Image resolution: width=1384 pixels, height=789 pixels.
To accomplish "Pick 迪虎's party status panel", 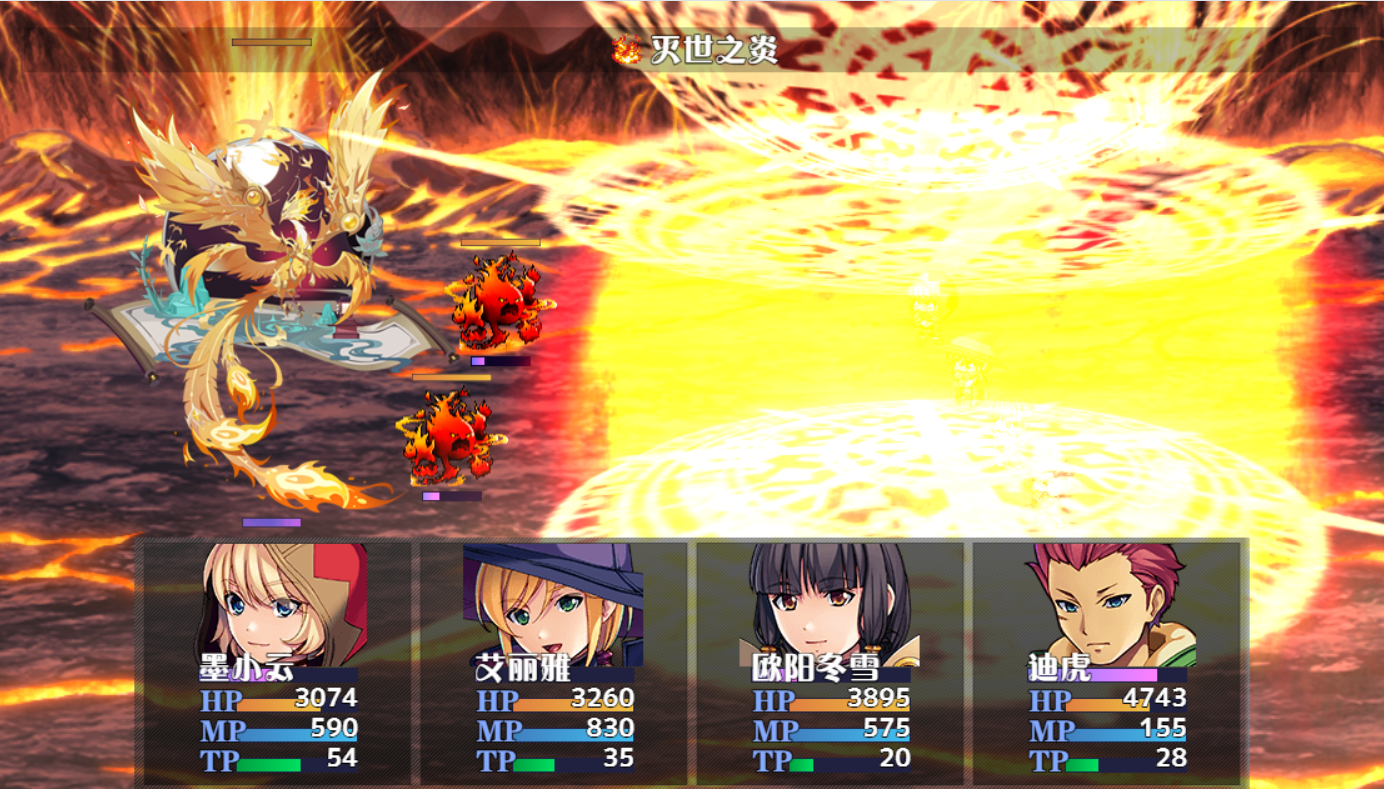I will coord(1107,660).
